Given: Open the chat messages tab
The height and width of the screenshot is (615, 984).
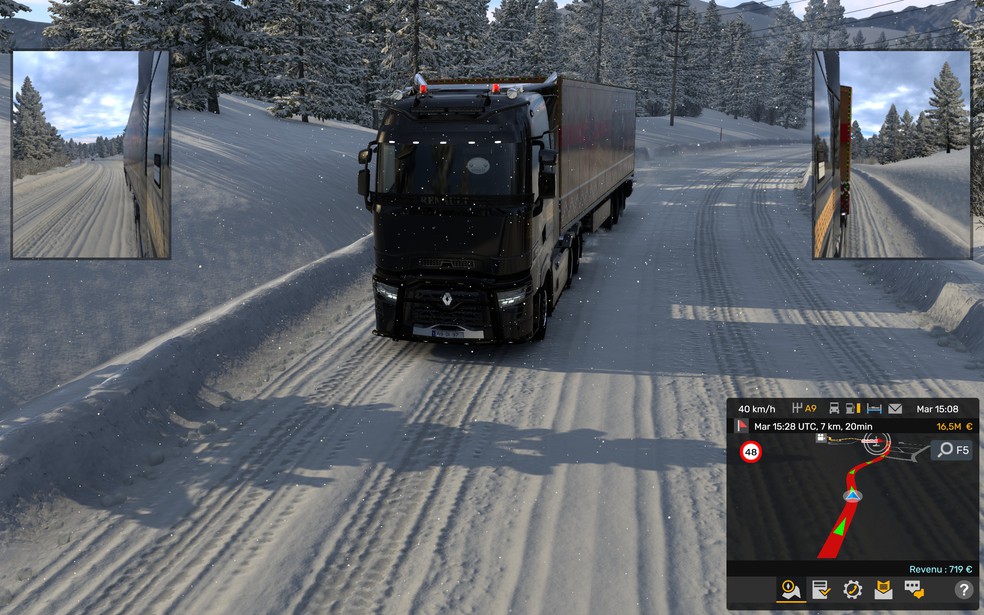Looking at the screenshot, I should (x=914, y=589).
